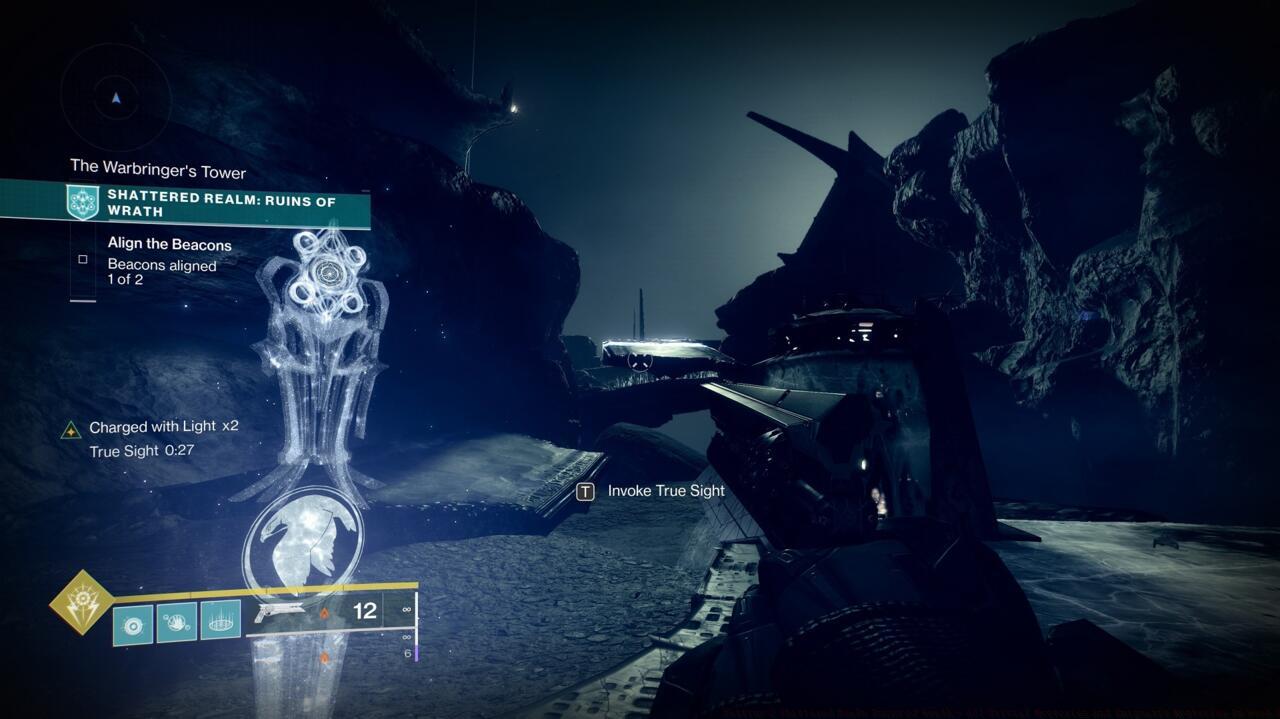The image size is (1280, 719).
Task: Trigger the melee ability icon with hand symbol
Action: pyautogui.click(x=177, y=622)
